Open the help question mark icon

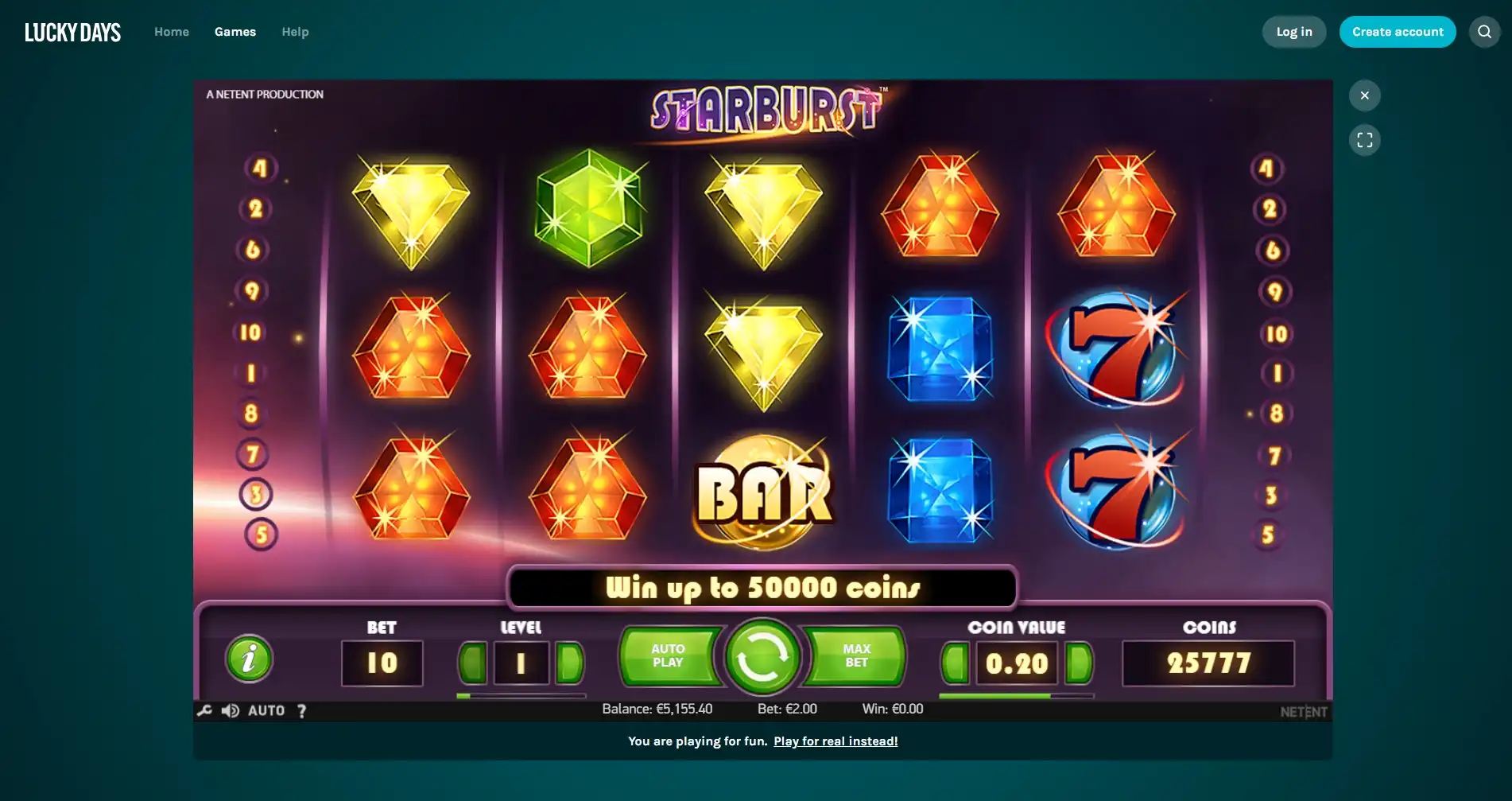(x=301, y=710)
